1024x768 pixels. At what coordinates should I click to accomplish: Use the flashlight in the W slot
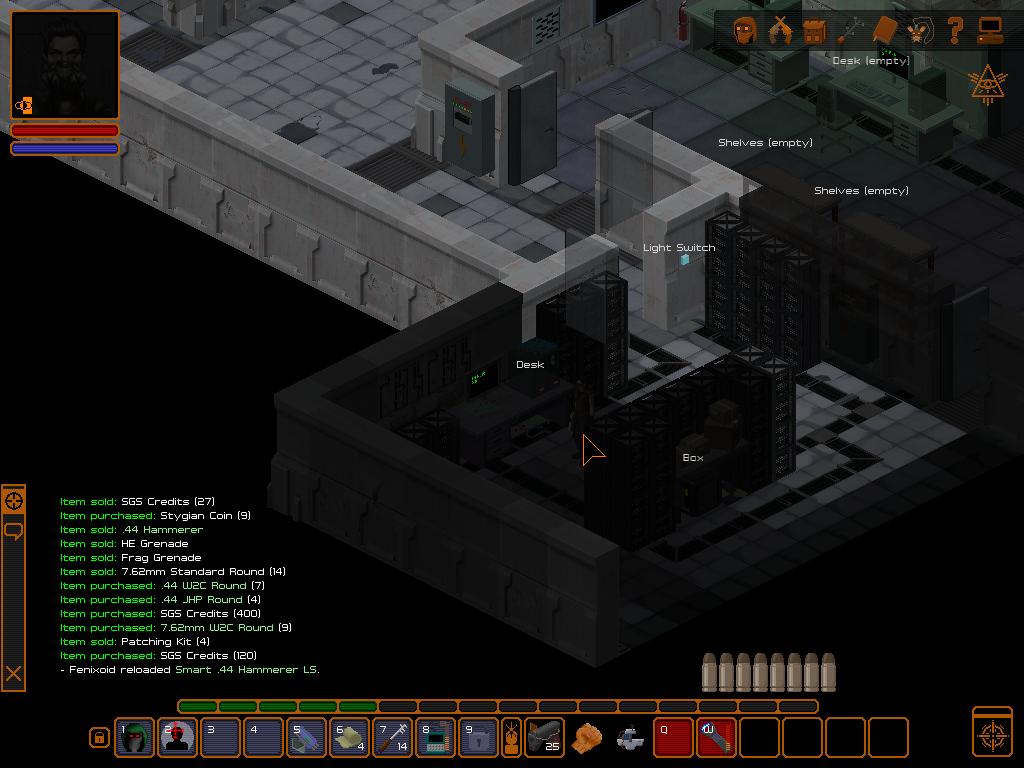[x=717, y=738]
